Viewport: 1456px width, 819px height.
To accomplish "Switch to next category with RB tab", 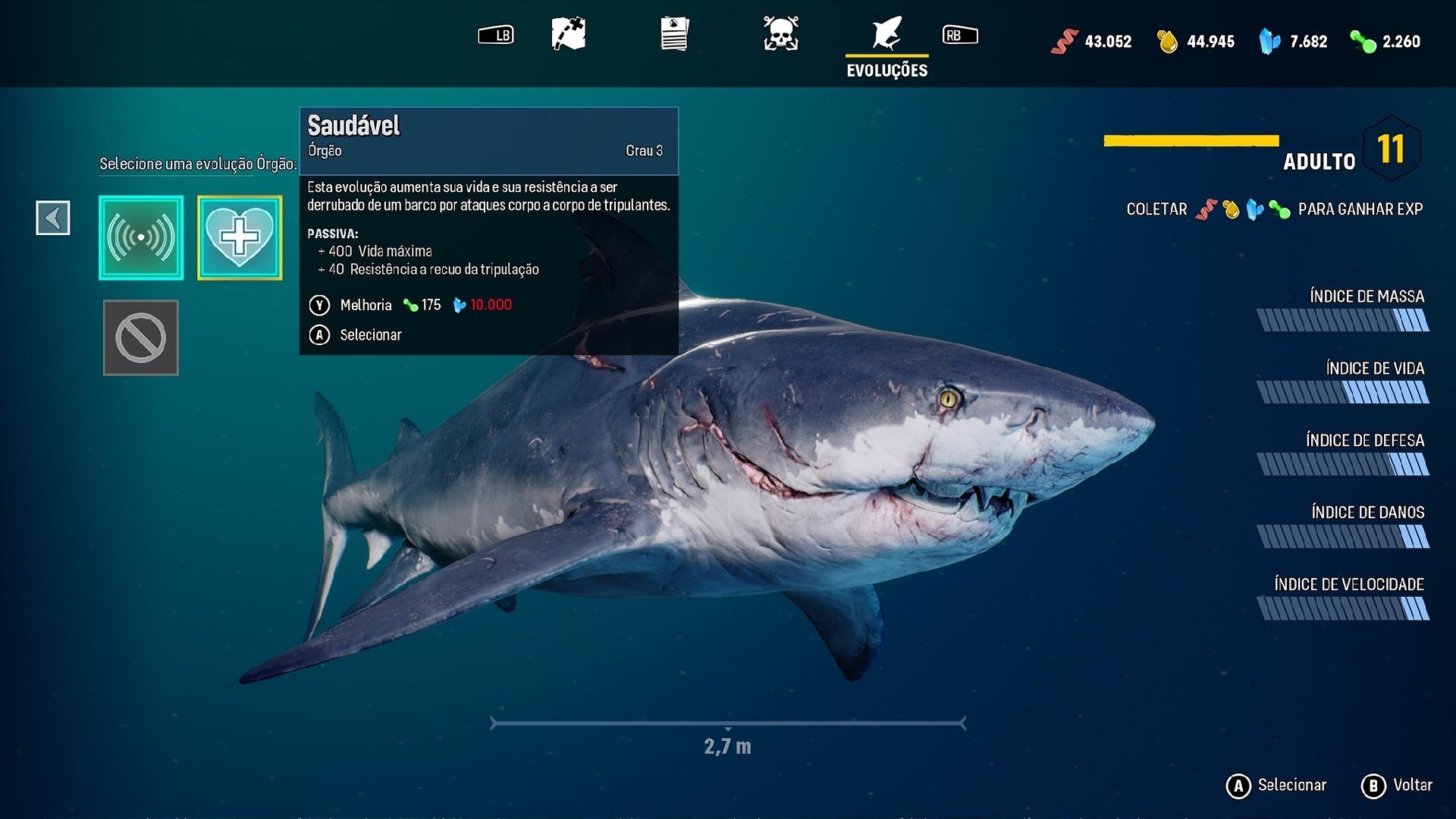I will pyautogui.click(x=960, y=34).
